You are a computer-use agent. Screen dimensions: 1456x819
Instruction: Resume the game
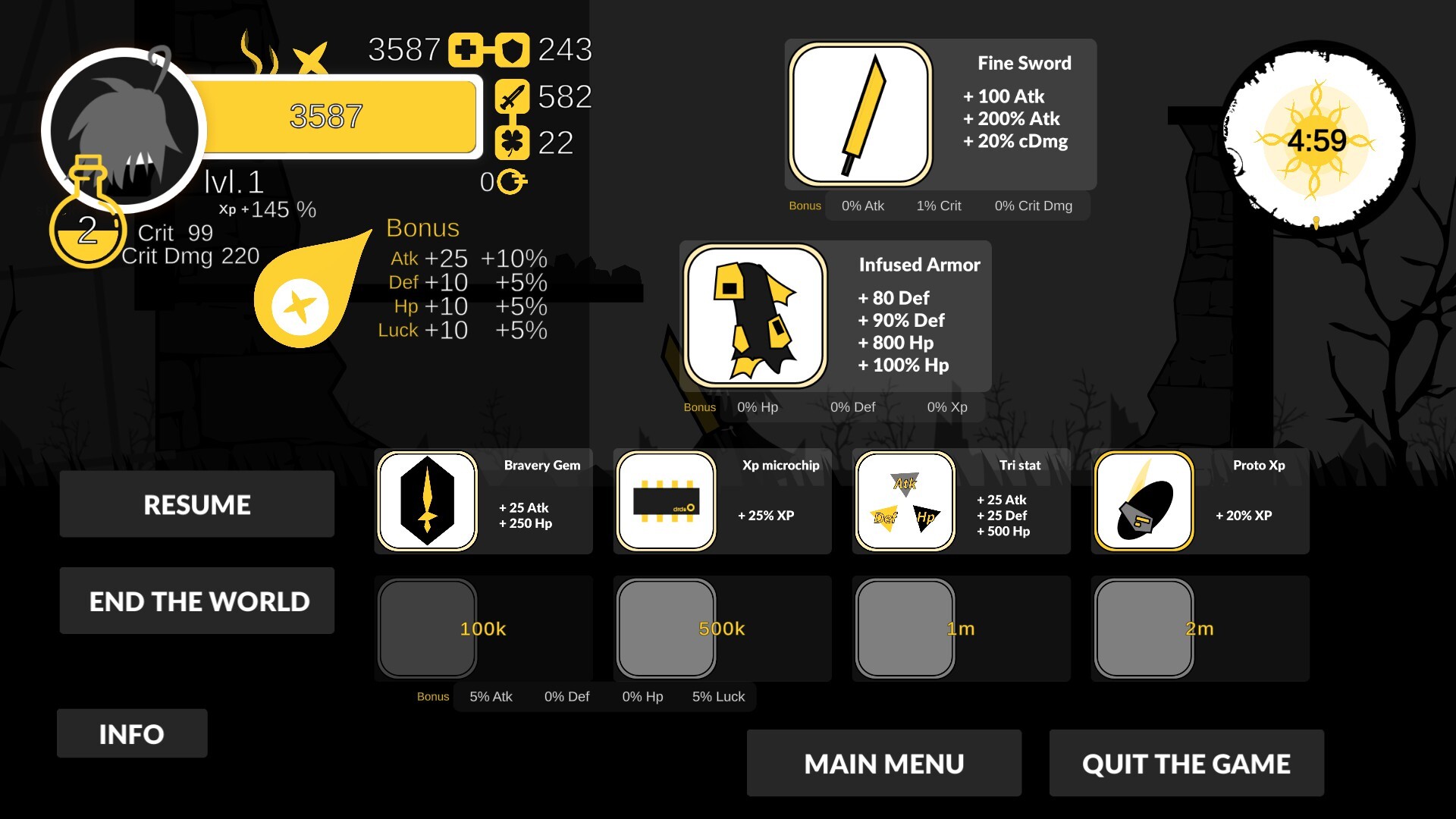pos(196,504)
